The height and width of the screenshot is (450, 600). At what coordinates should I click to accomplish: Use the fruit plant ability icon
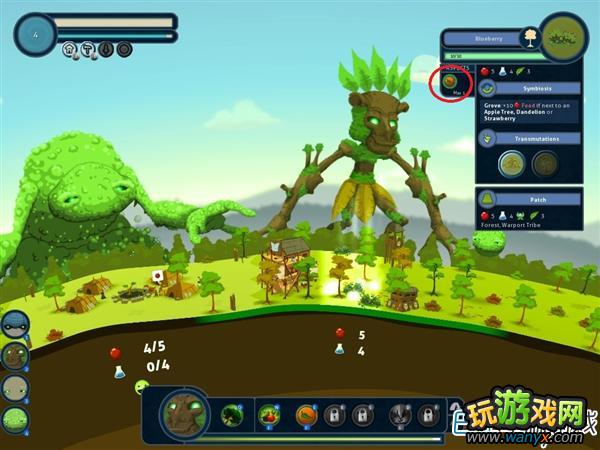pos(269,414)
